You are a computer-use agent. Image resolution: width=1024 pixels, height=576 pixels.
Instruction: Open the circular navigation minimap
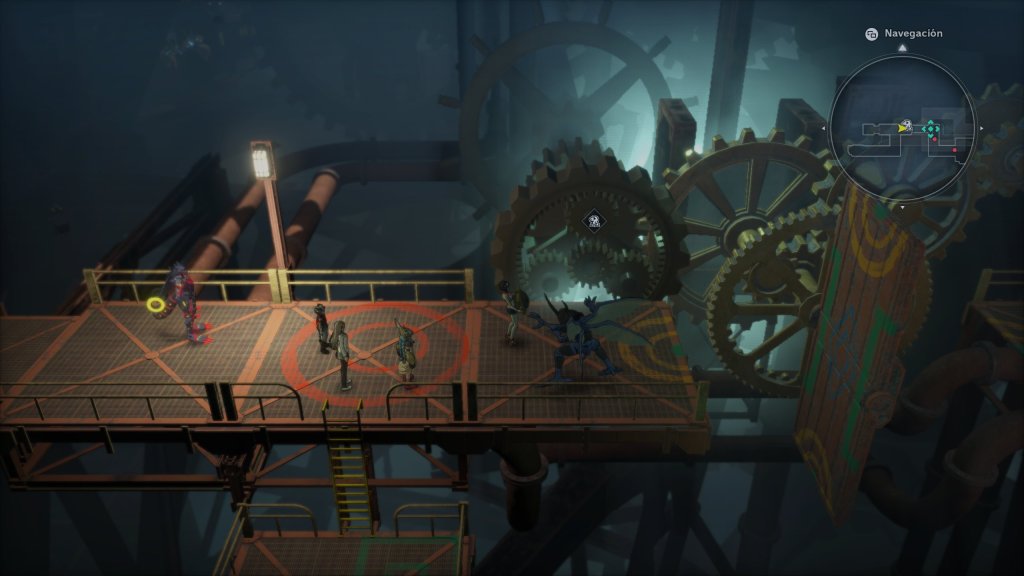(x=902, y=128)
